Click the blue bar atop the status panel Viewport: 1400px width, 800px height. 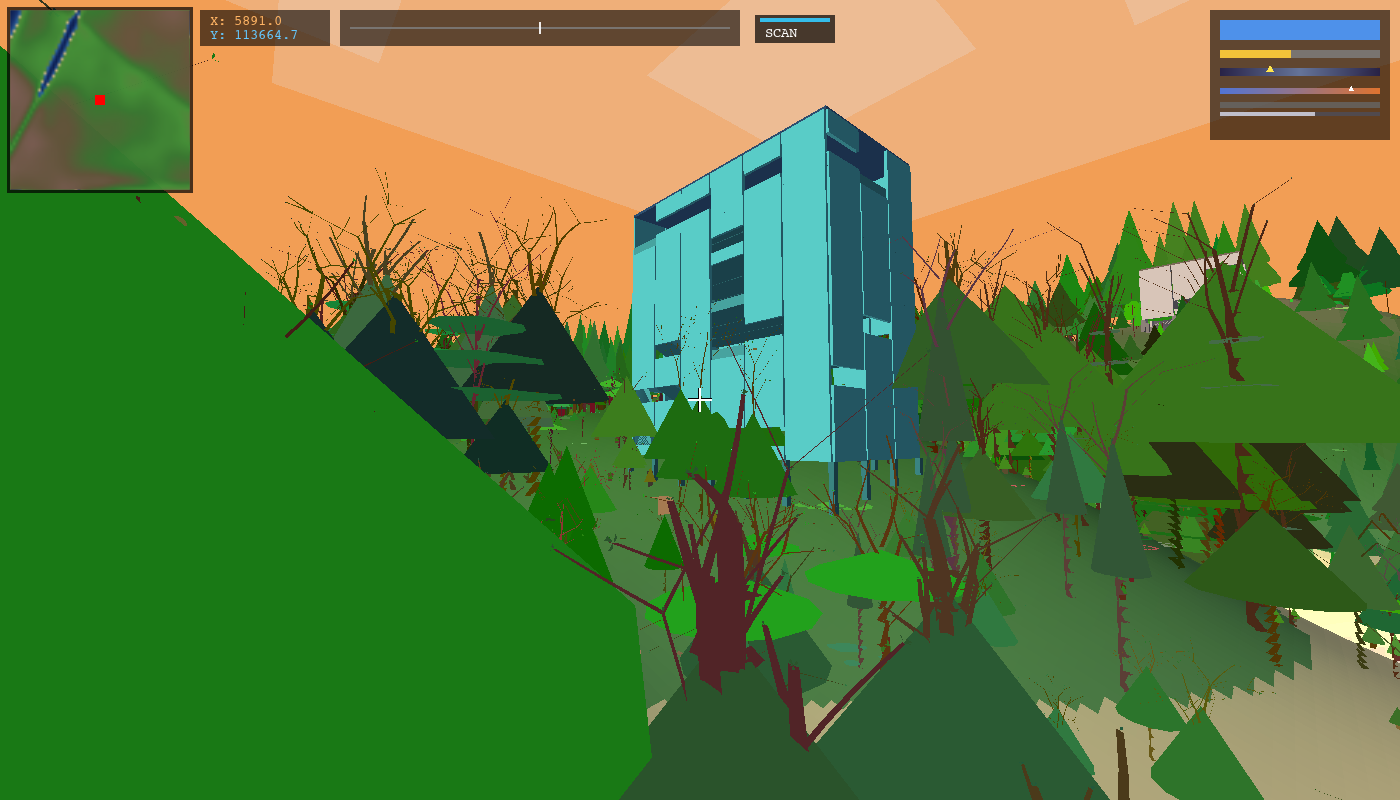pyautogui.click(x=1298, y=30)
